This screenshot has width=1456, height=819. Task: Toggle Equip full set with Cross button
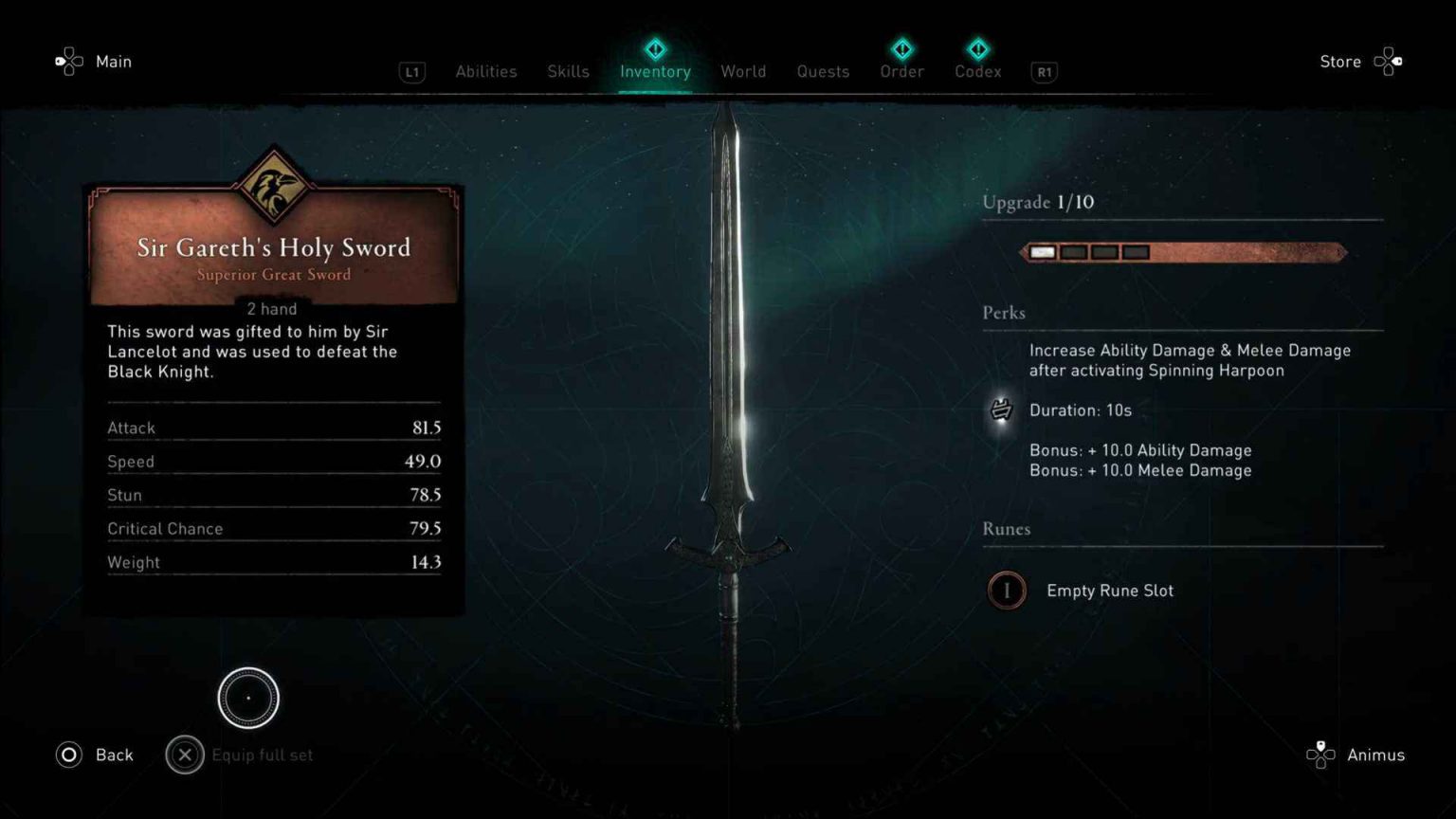coord(185,755)
